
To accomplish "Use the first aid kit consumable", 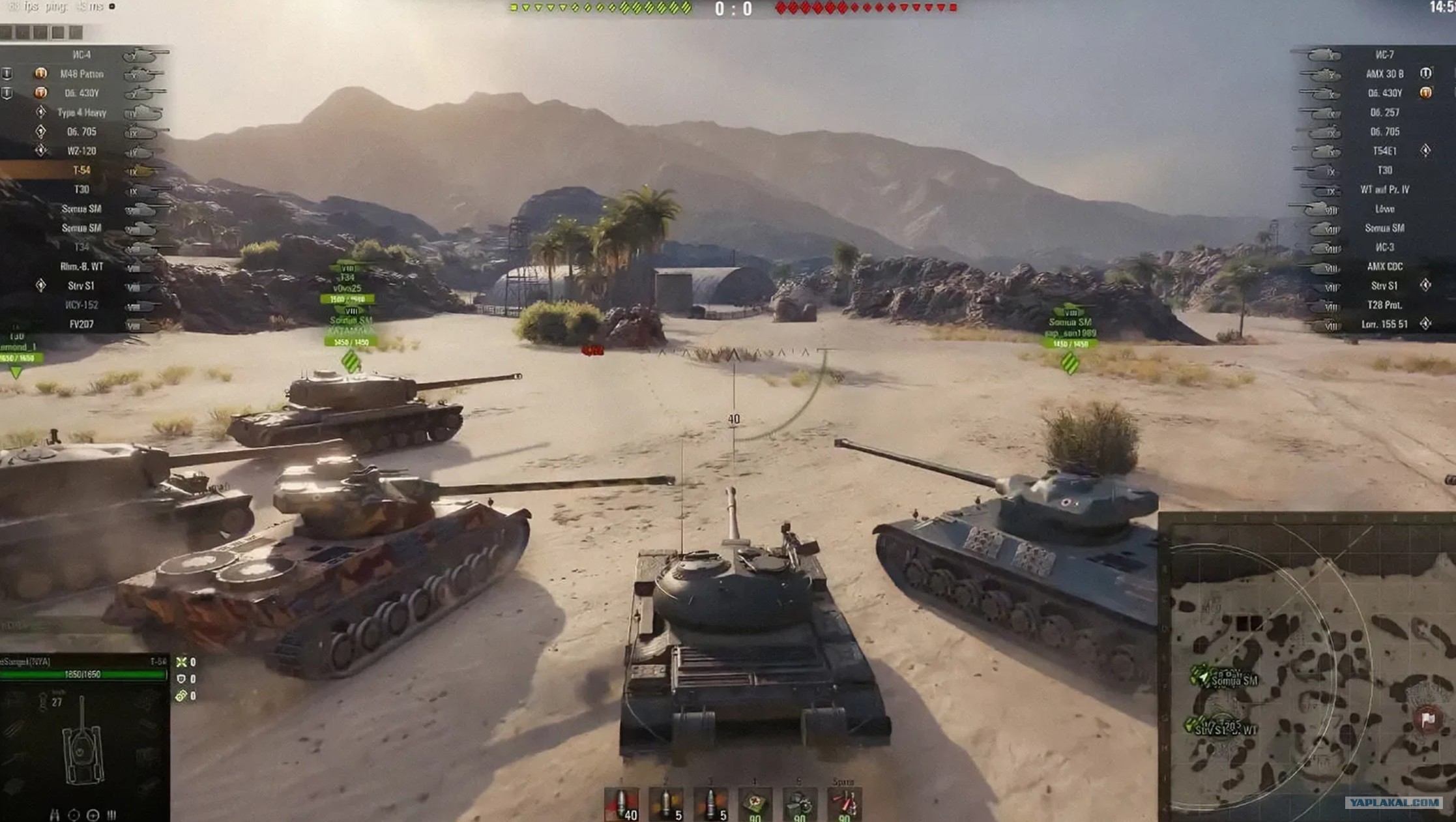I will (755, 805).
